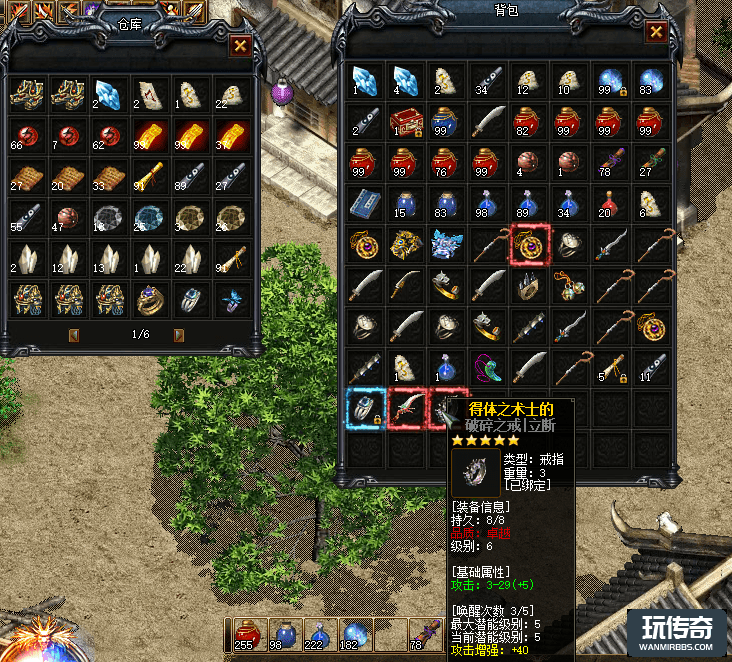
Task: Select the red treasure chest in backpack
Action: click(404, 120)
